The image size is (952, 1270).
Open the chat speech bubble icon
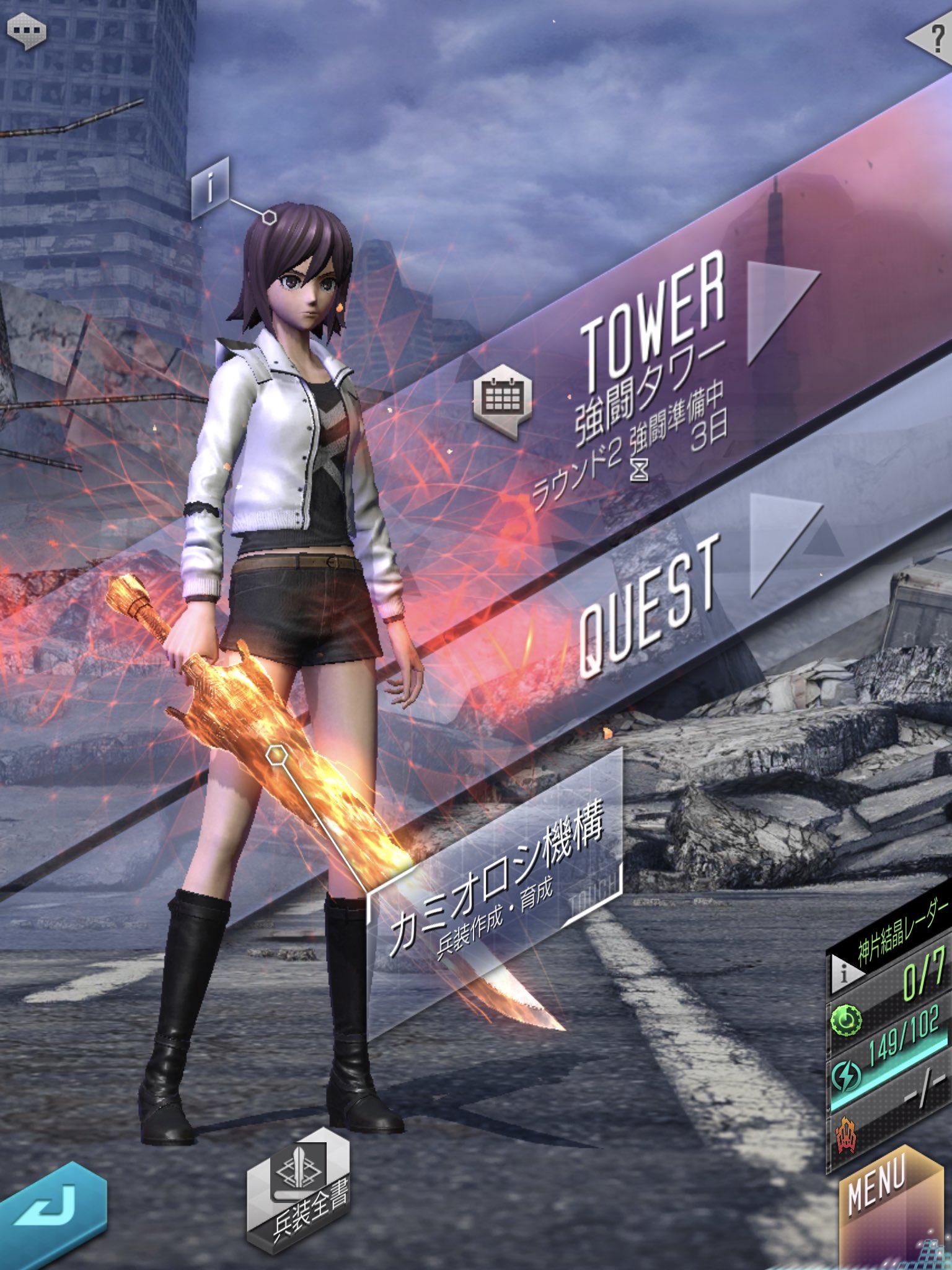click(x=26, y=31)
